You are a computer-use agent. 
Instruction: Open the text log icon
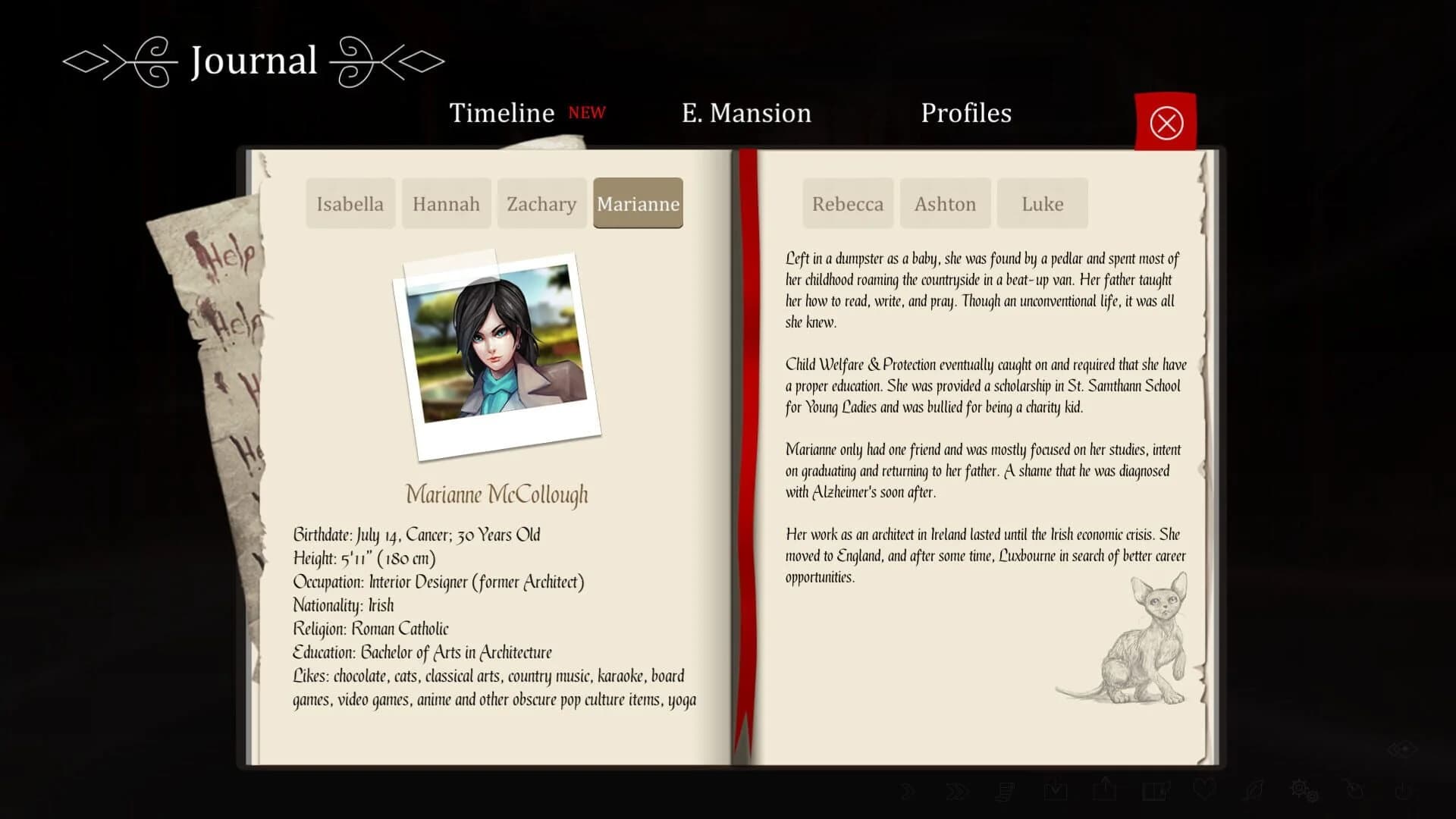tap(1006, 792)
